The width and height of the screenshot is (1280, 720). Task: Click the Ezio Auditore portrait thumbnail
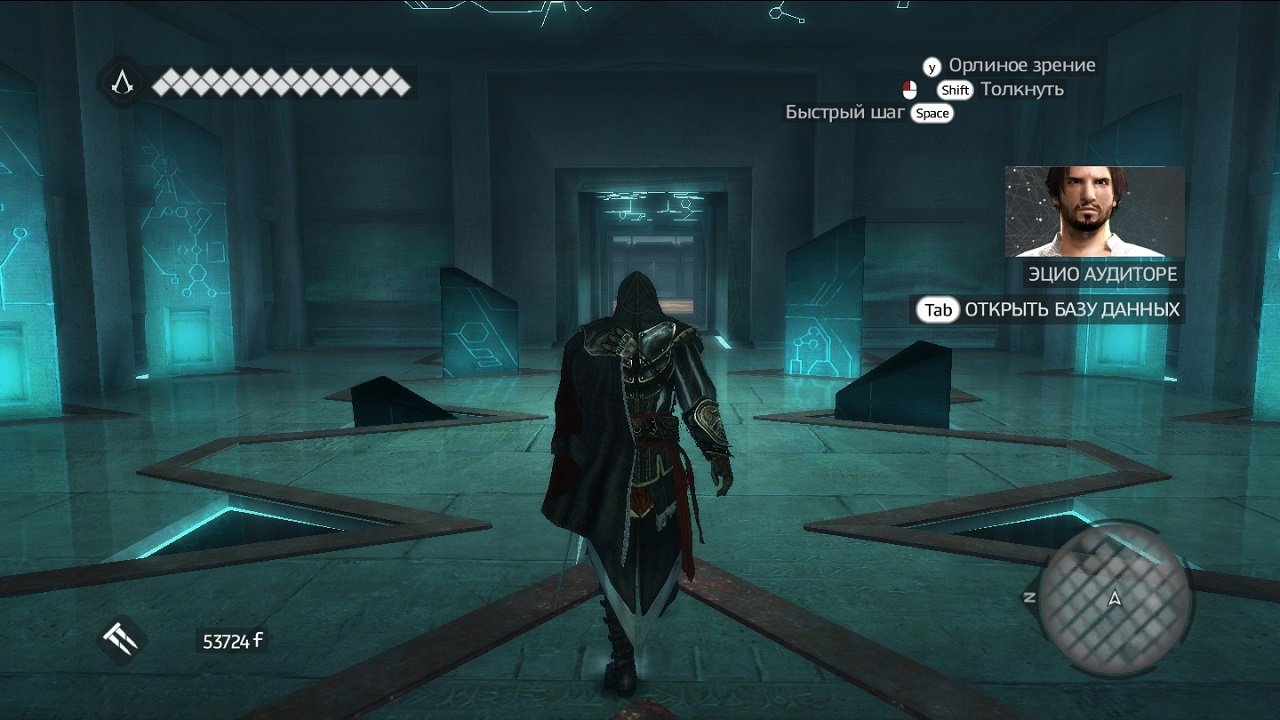pyautogui.click(x=1095, y=210)
